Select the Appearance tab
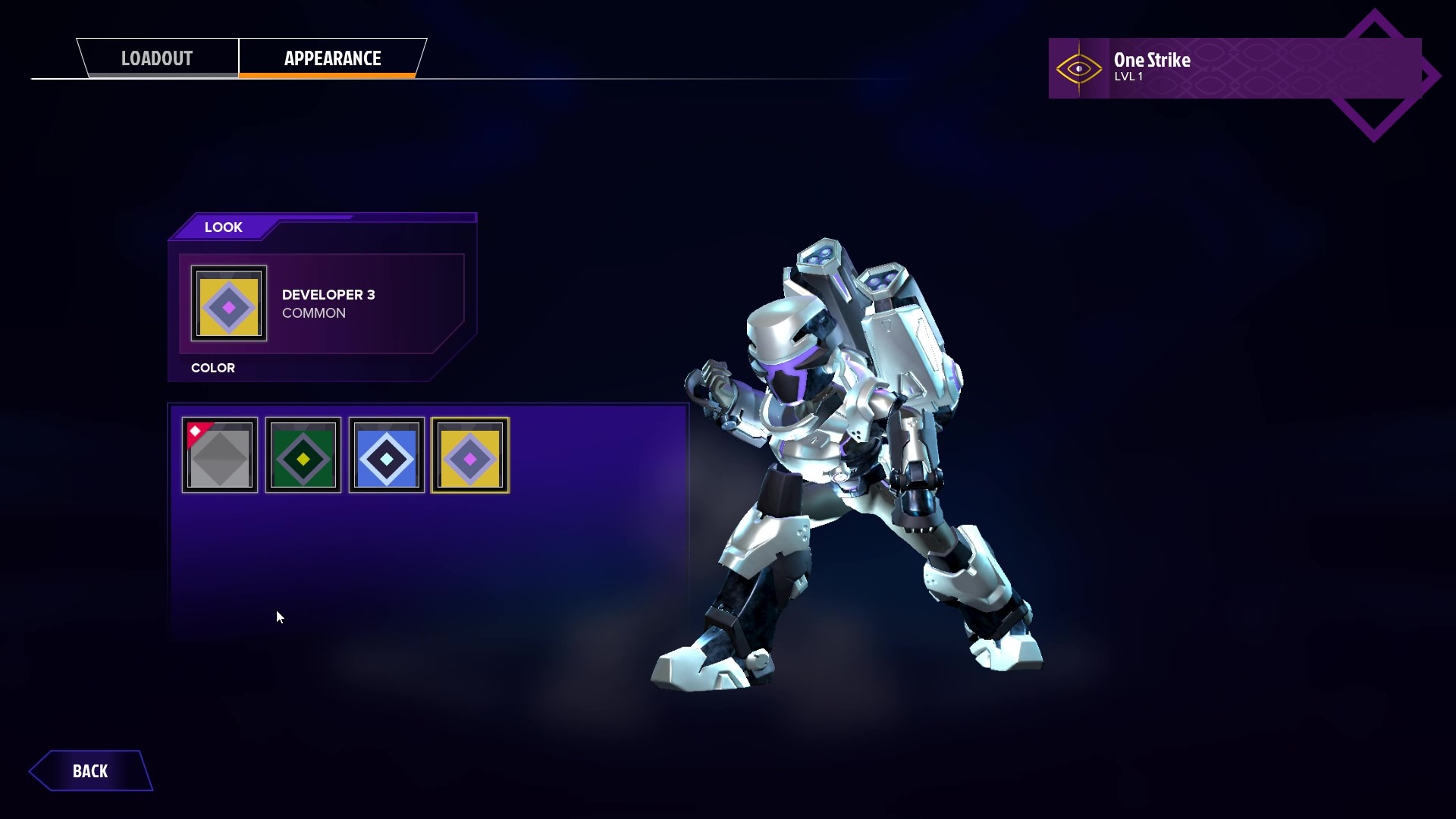The width and height of the screenshot is (1456, 819). pyautogui.click(x=332, y=58)
